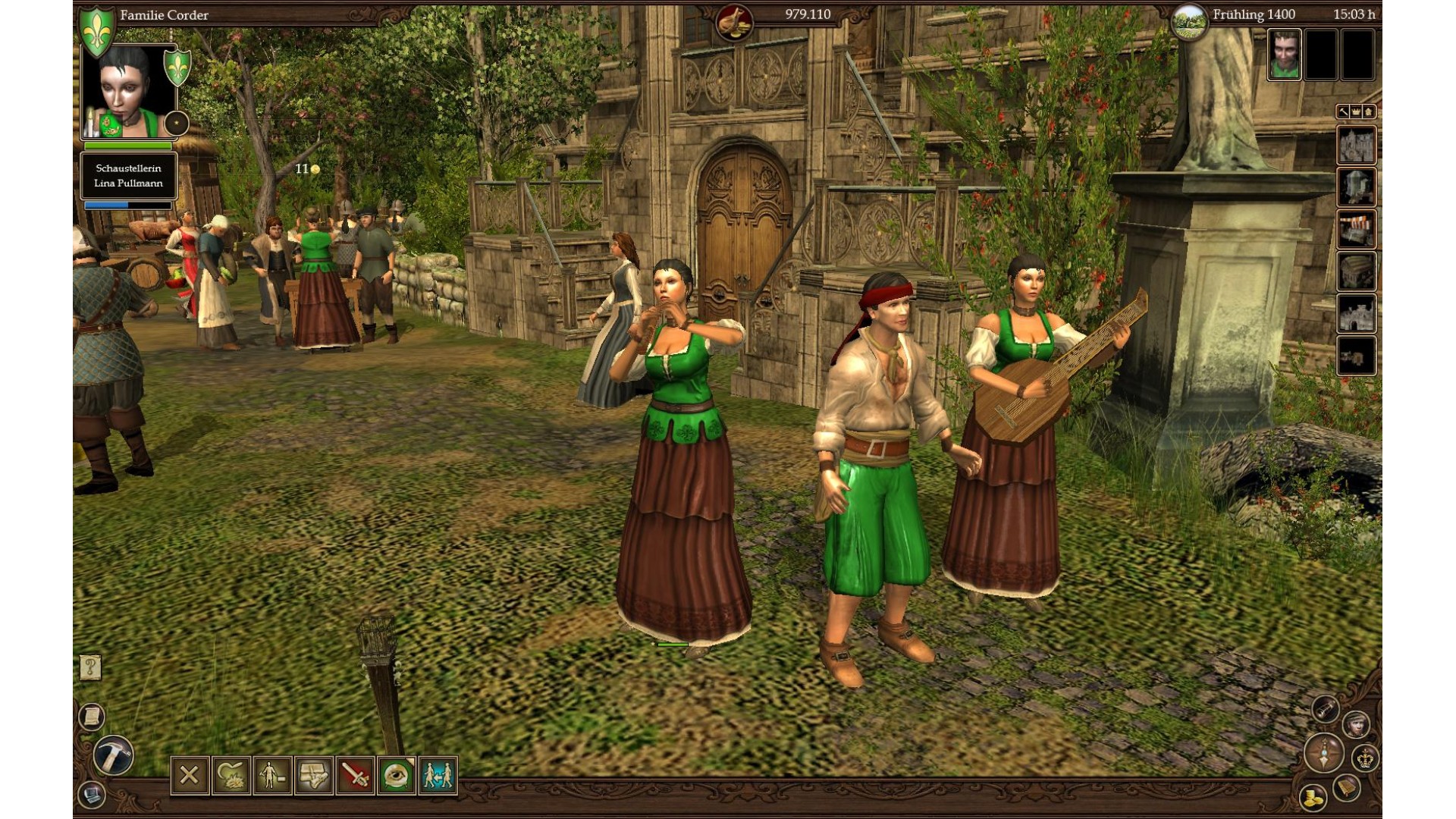Open the crown politics menu
The width and height of the screenshot is (1456, 819).
click(1365, 758)
